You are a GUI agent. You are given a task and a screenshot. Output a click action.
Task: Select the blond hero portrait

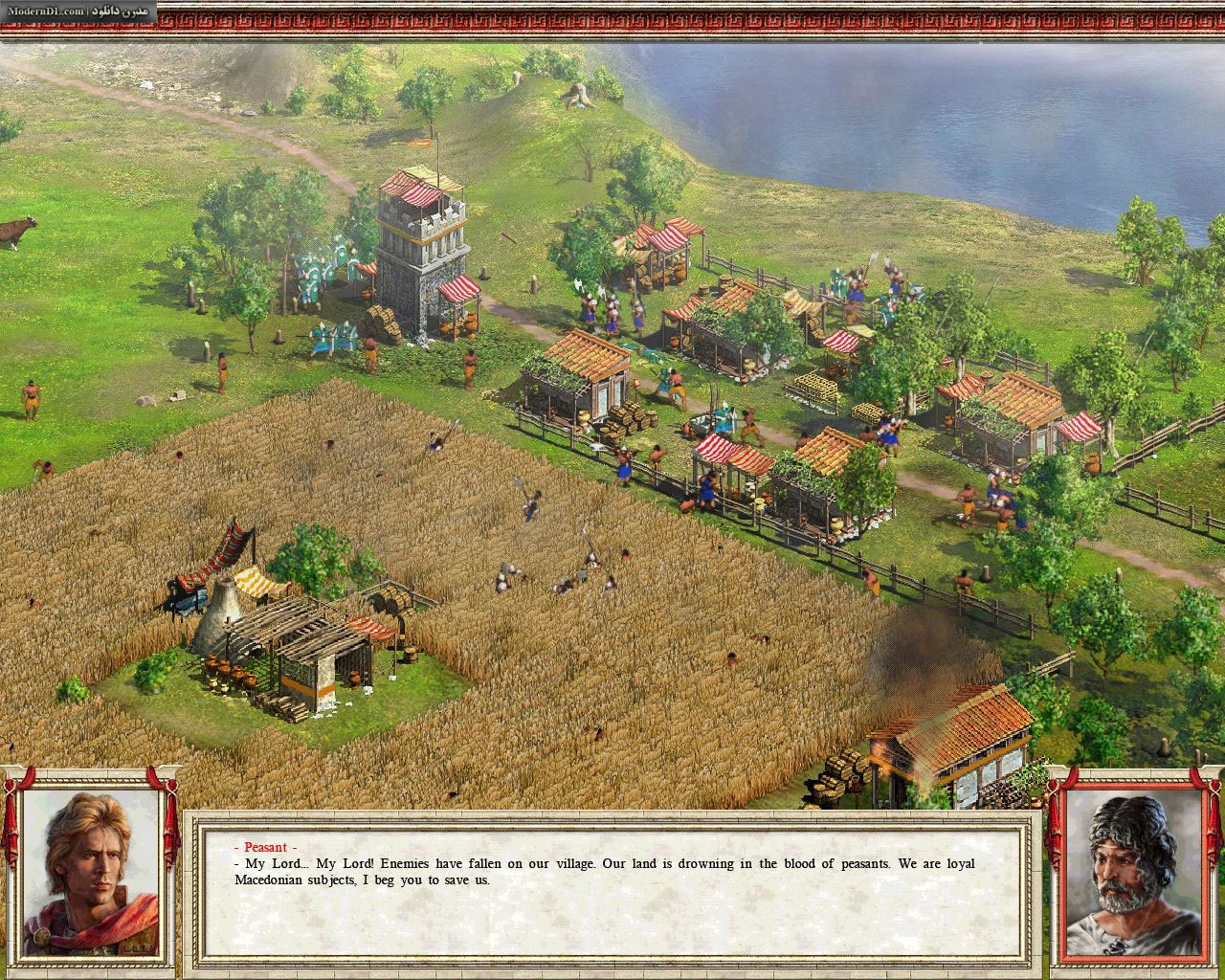(91, 874)
